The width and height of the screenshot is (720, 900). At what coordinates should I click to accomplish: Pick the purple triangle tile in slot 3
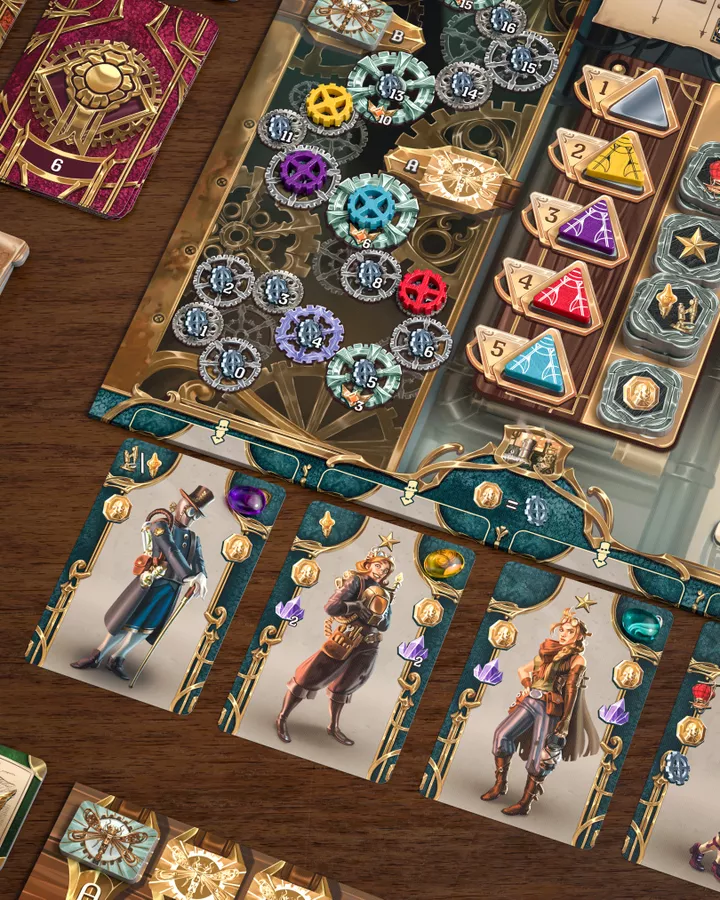[x=590, y=230]
